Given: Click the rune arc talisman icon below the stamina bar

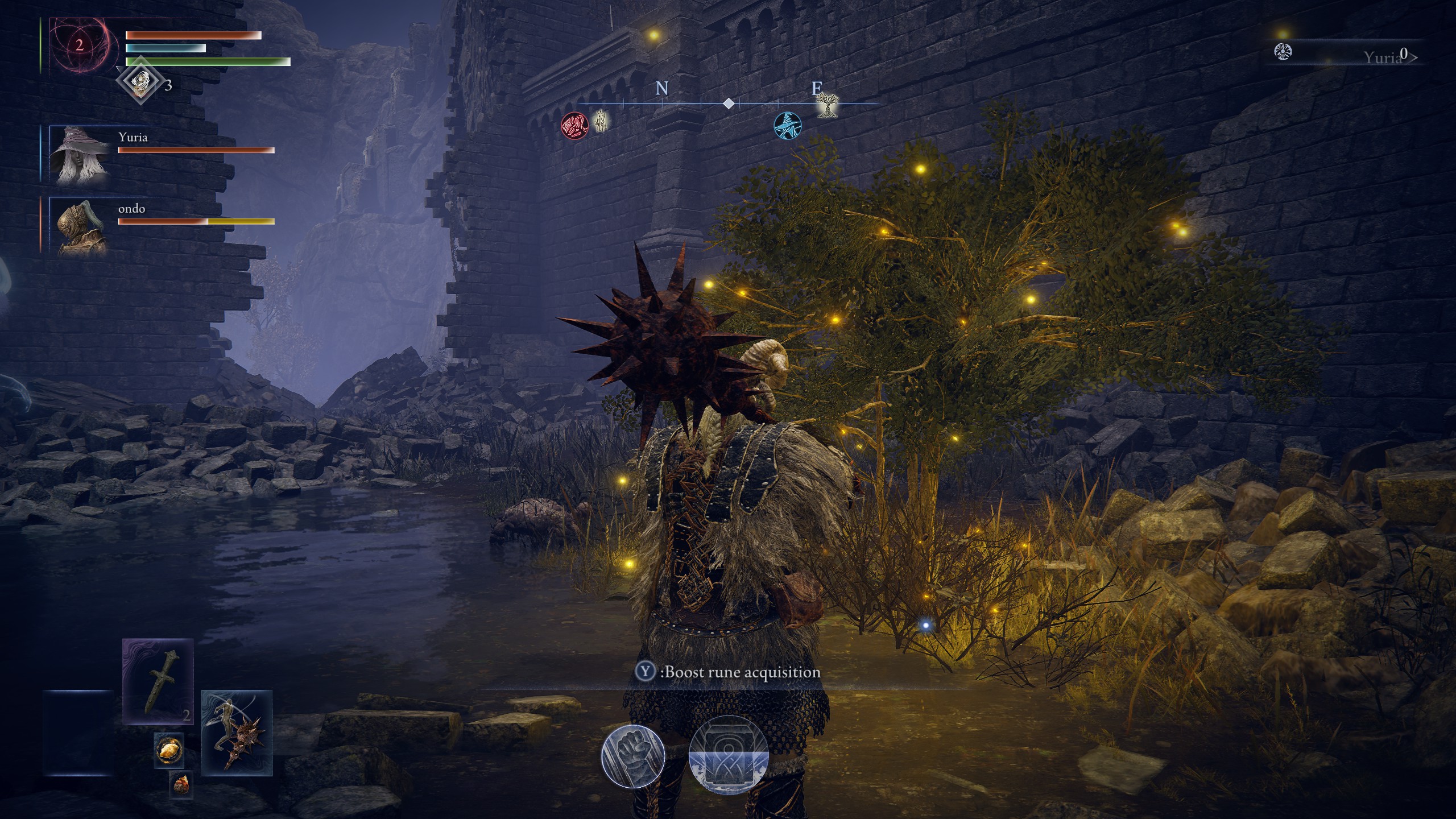Looking at the screenshot, I should click(x=140, y=81).
